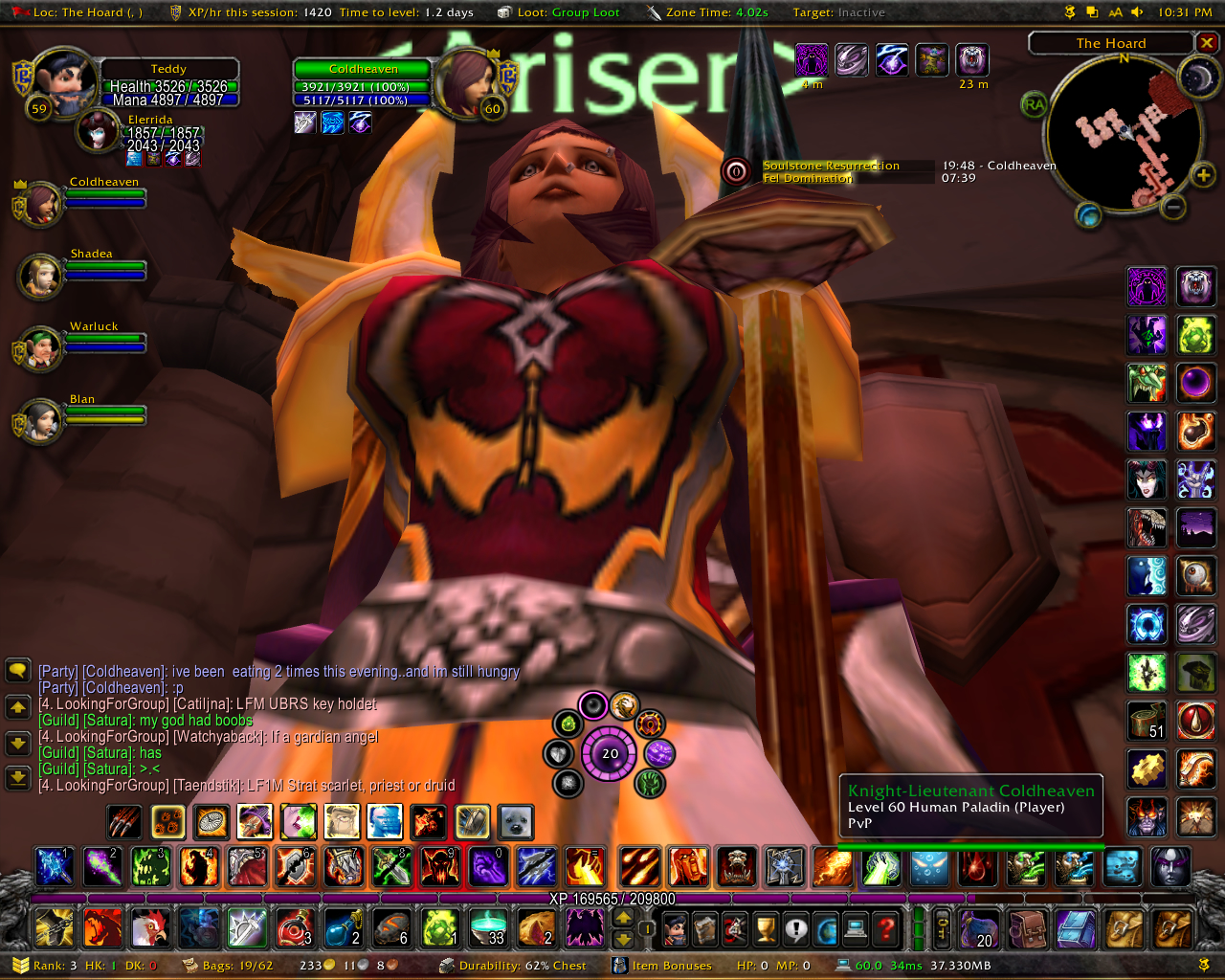Use the chicken icon action slot
The image size is (1225, 980).
(149, 927)
